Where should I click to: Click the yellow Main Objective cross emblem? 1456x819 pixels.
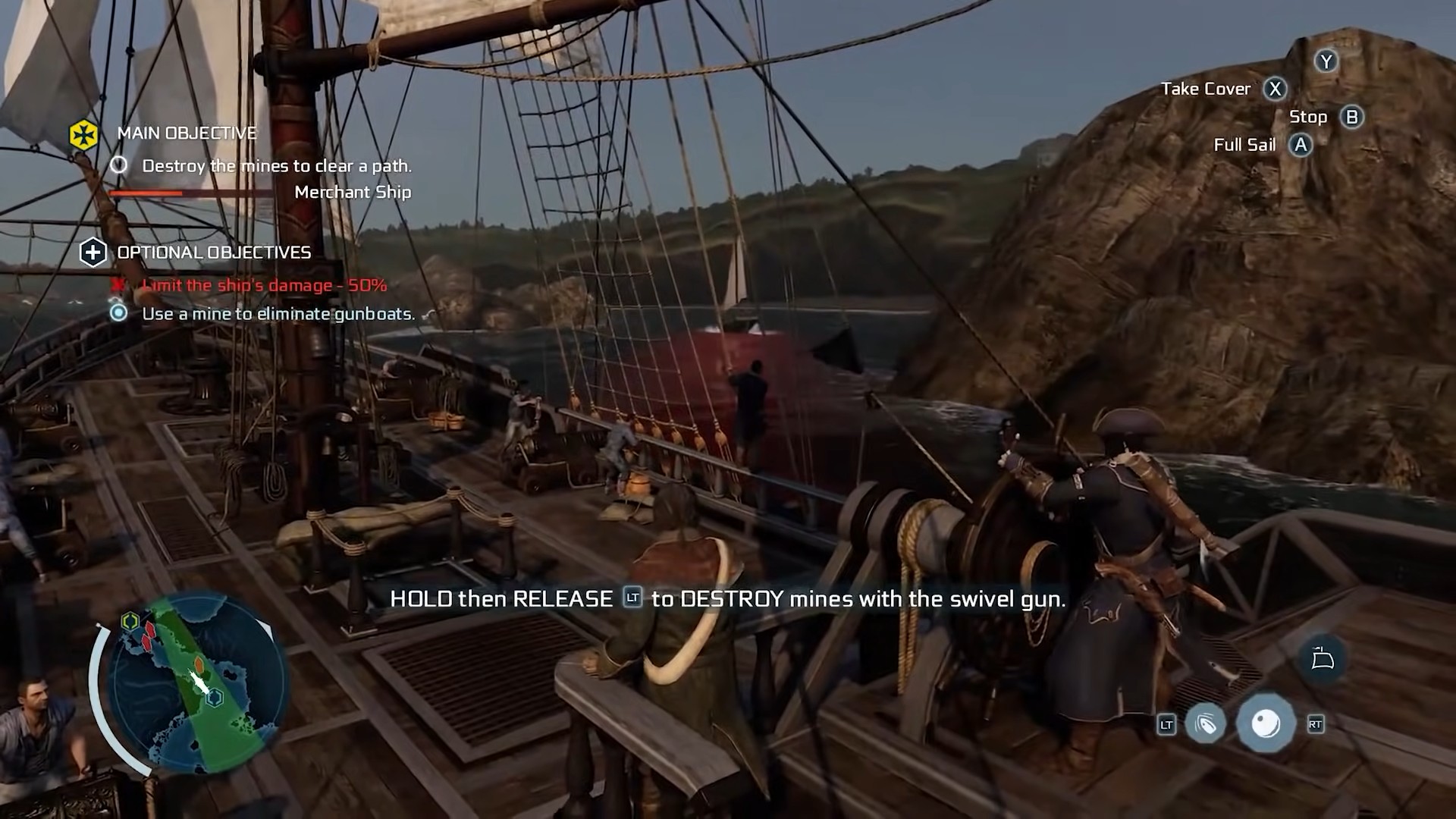(83, 134)
